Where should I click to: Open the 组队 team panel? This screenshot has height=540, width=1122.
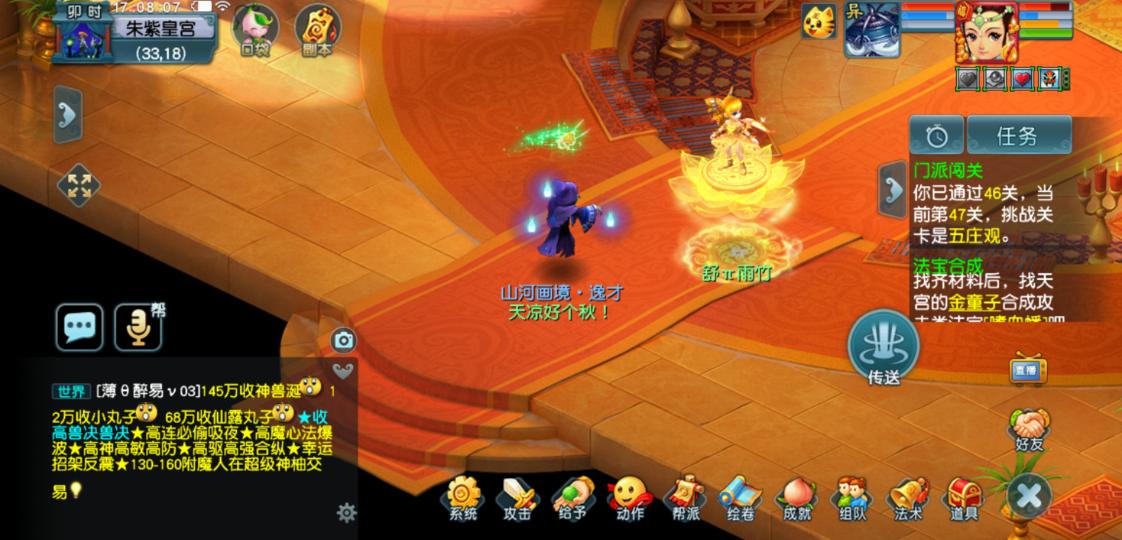click(x=852, y=497)
